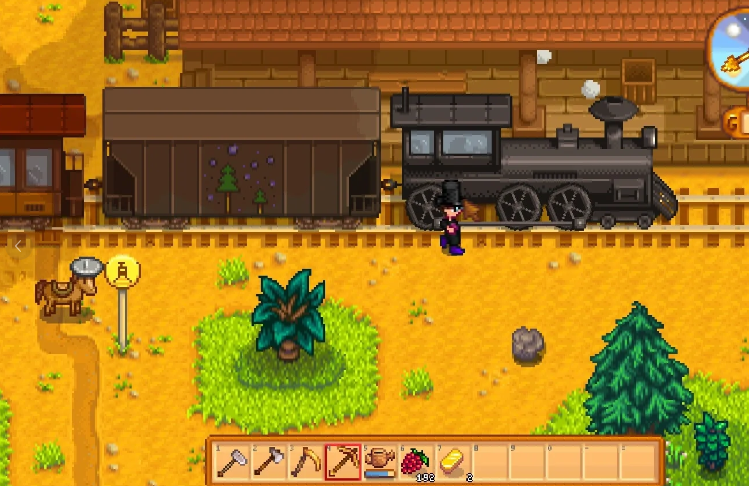Select the axe in the hotbar
The height and width of the screenshot is (486, 749).
[270, 461]
